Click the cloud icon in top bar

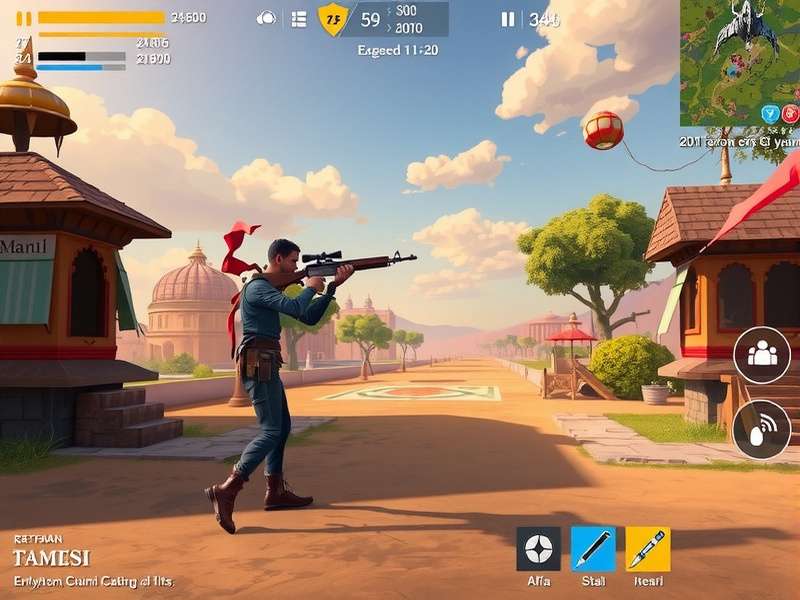click(267, 18)
